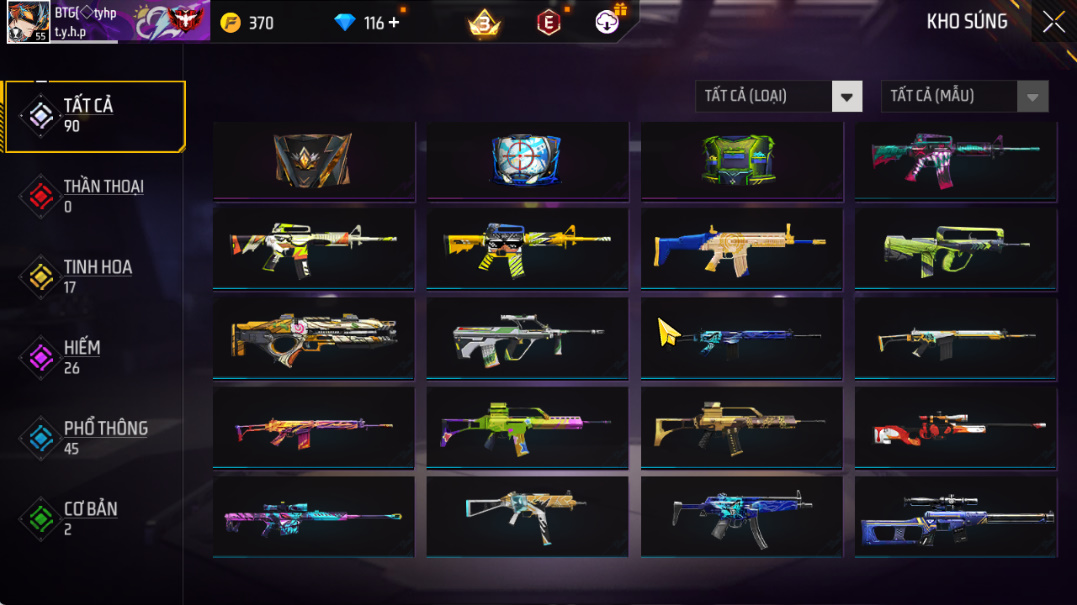This screenshot has height=605, width=1077.
Task: Choose the lime green FAMAS skin
Action: pos(955,247)
